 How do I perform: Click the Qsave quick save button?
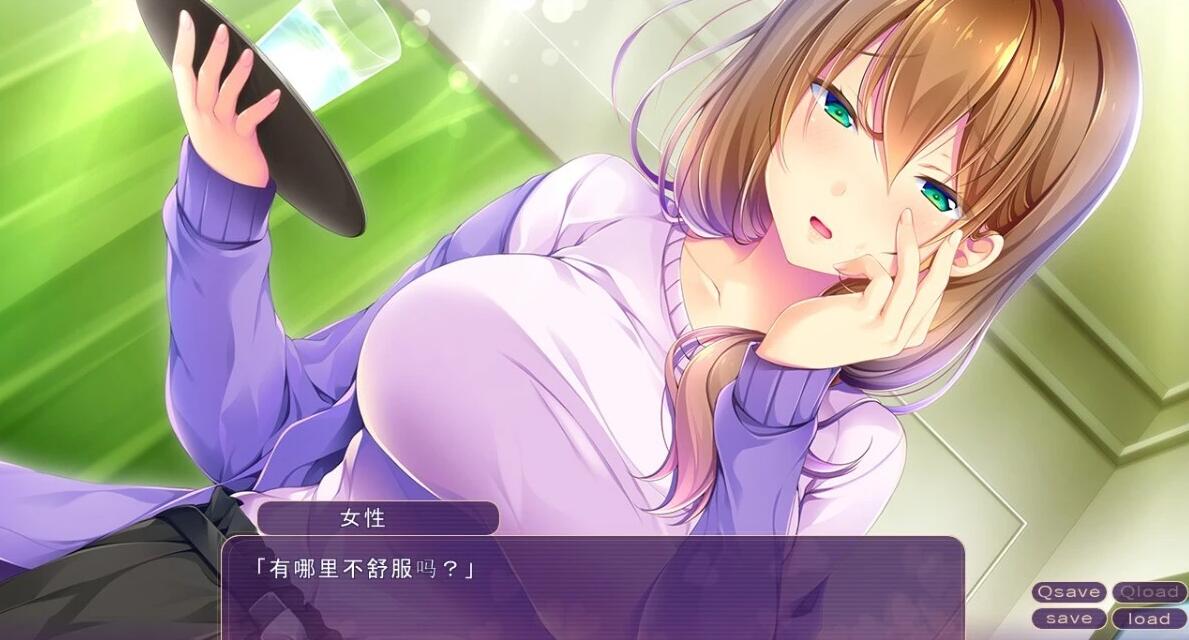pyautogui.click(x=1069, y=592)
